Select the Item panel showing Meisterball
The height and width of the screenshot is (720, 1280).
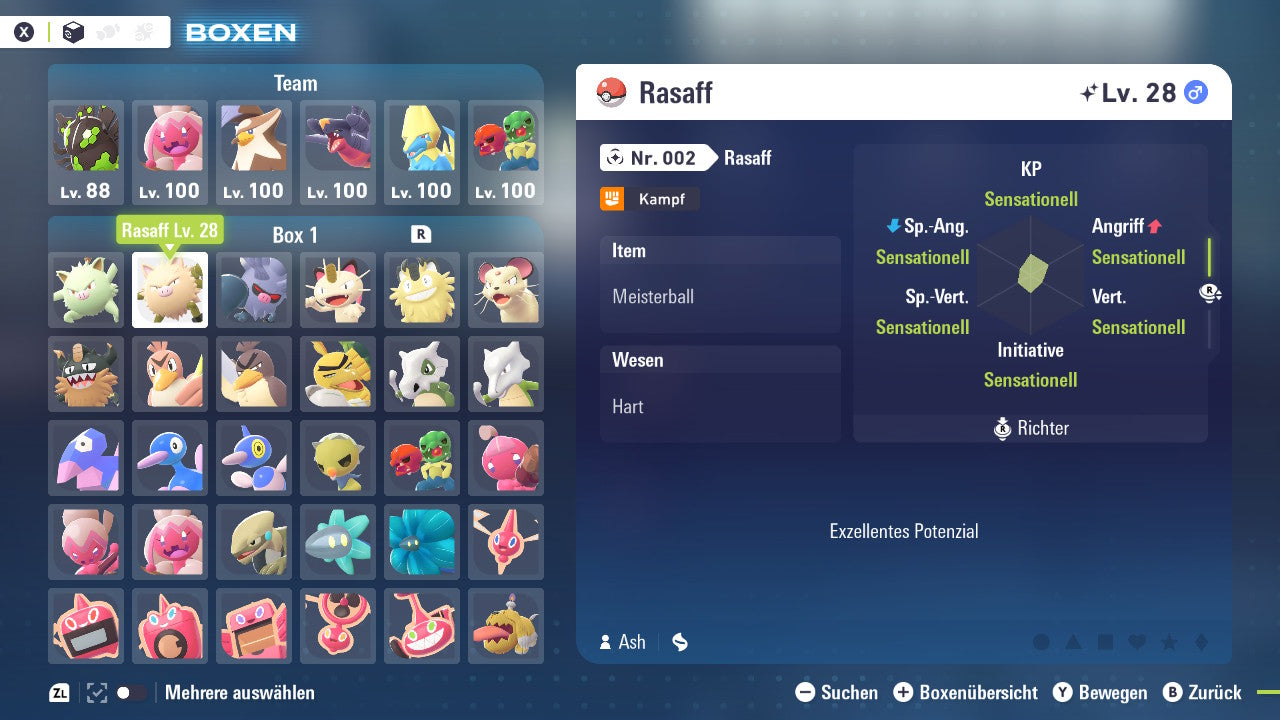[x=720, y=285]
